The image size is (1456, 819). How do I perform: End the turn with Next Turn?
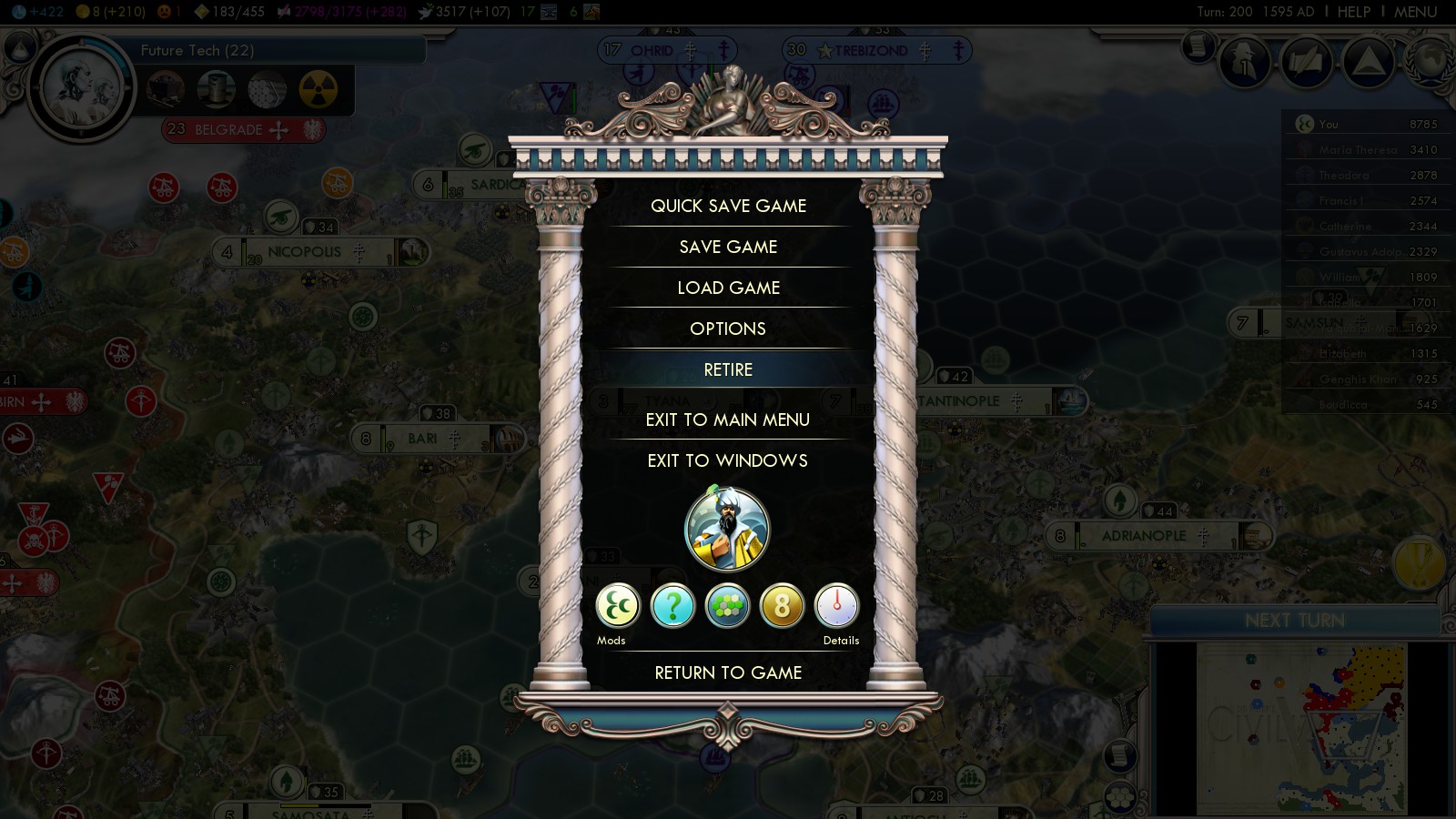[x=1294, y=621]
